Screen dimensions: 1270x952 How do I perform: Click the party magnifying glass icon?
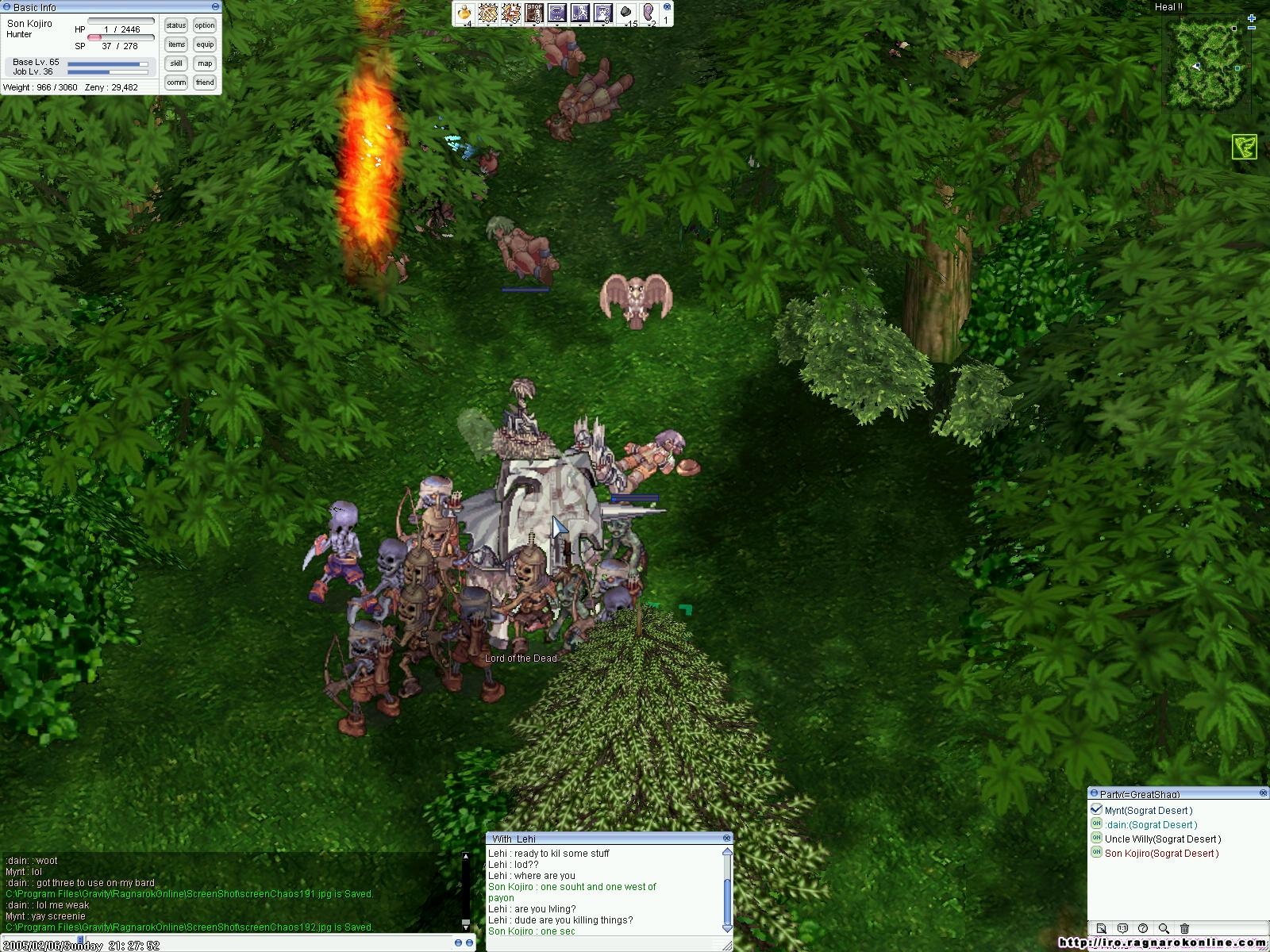[1164, 928]
